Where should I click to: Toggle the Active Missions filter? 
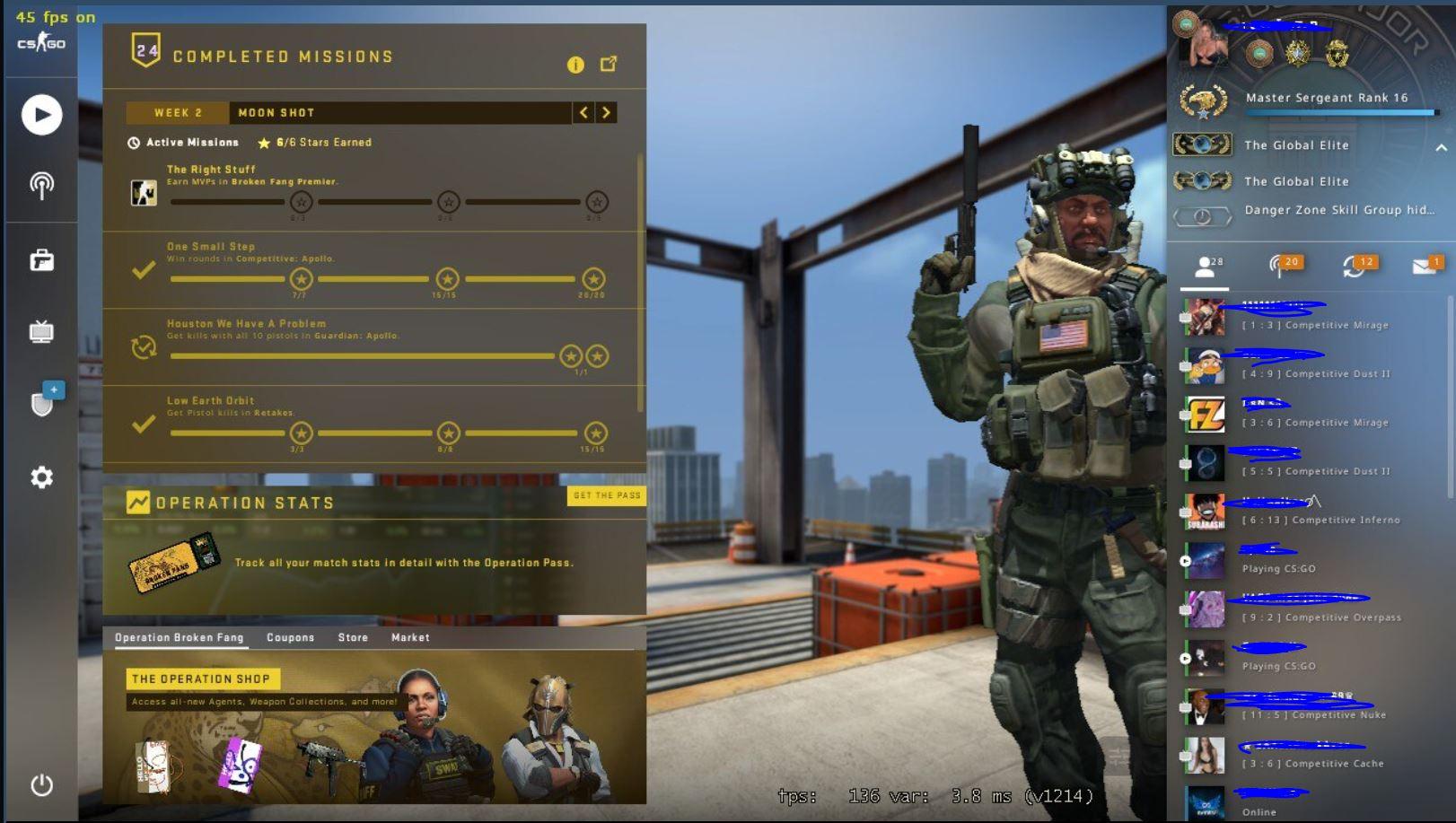(x=183, y=142)
